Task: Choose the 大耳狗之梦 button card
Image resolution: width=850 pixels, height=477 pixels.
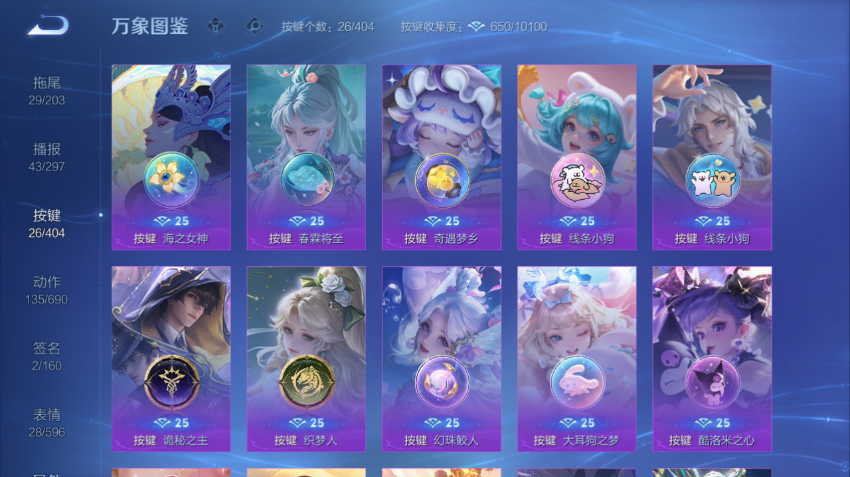Action: 576,358
